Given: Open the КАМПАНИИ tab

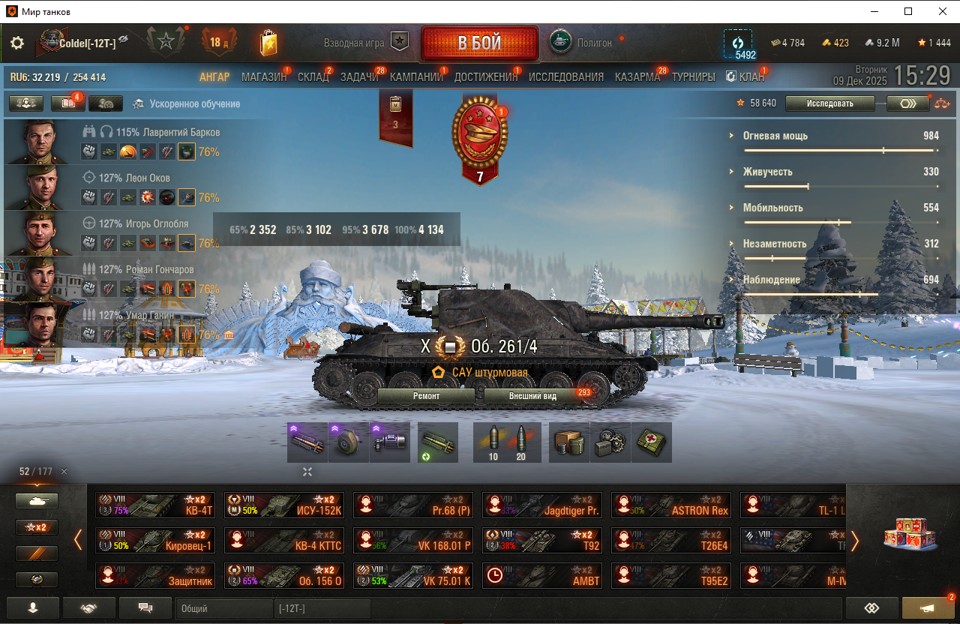Looking at the screenshot, I should point(416,77).
